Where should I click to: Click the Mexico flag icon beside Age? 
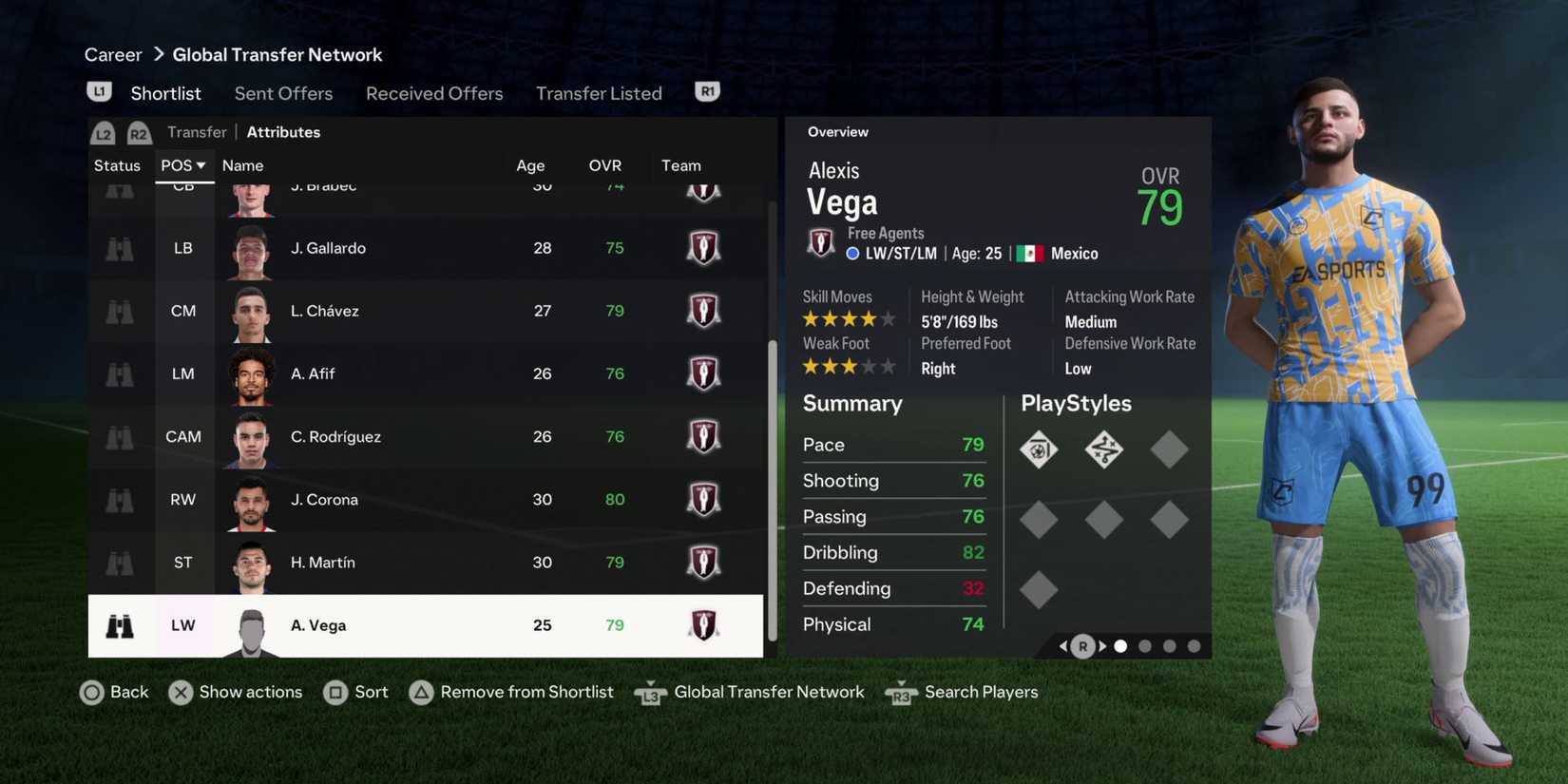click(x=1029, y=253)
